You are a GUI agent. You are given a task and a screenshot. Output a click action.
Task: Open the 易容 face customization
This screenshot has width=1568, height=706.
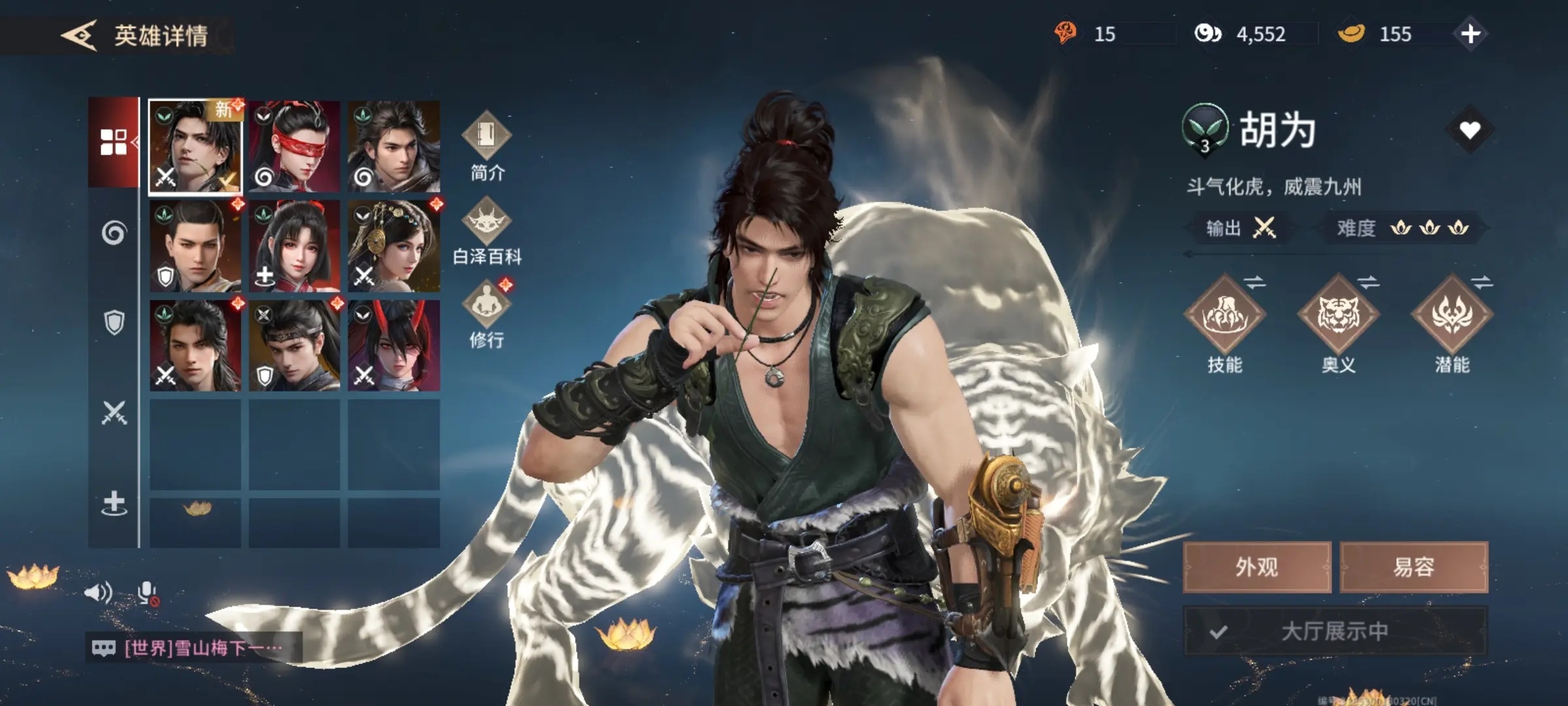pos(1414,567)
